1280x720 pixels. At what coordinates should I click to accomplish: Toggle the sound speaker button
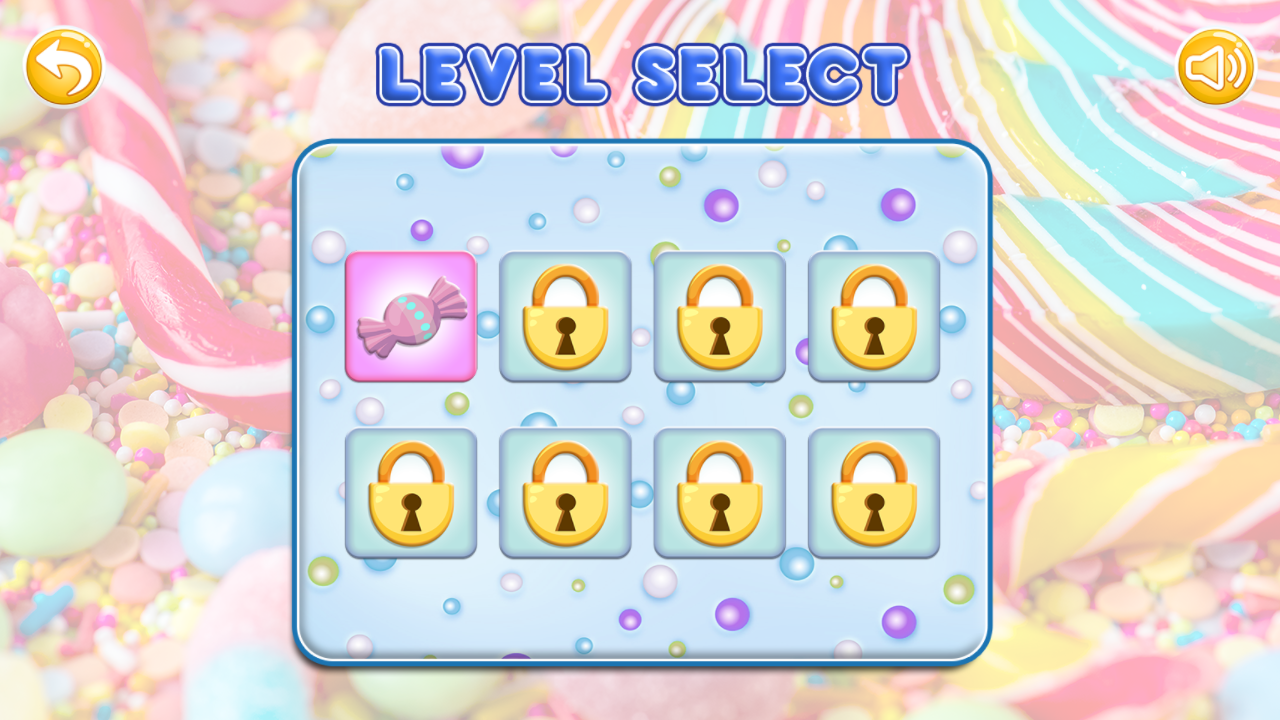point(1215,66)
